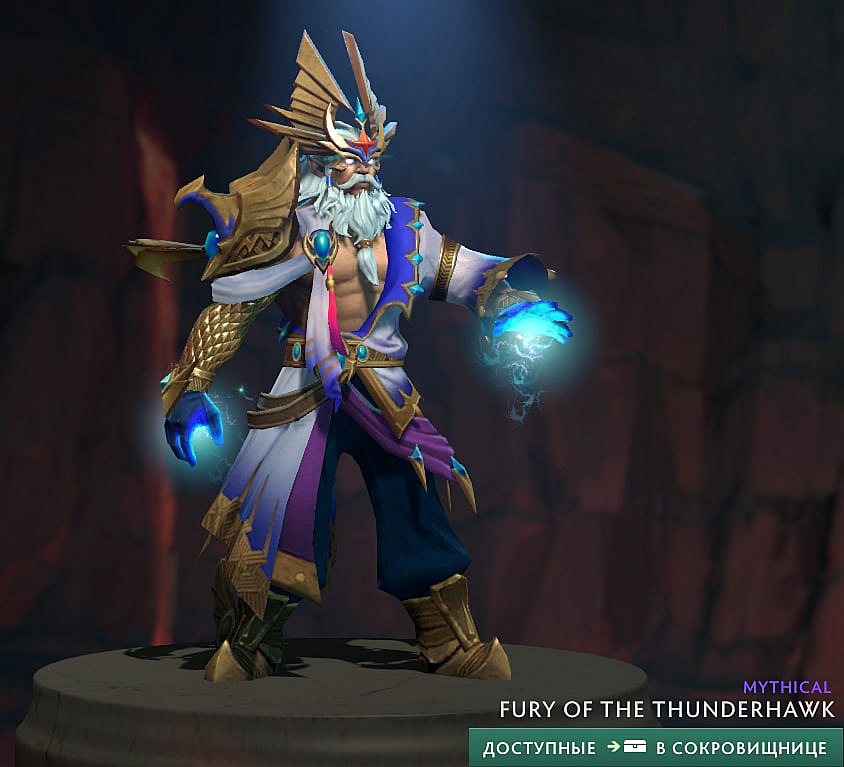Open the green available-in-treasury button

coord(655,747)
